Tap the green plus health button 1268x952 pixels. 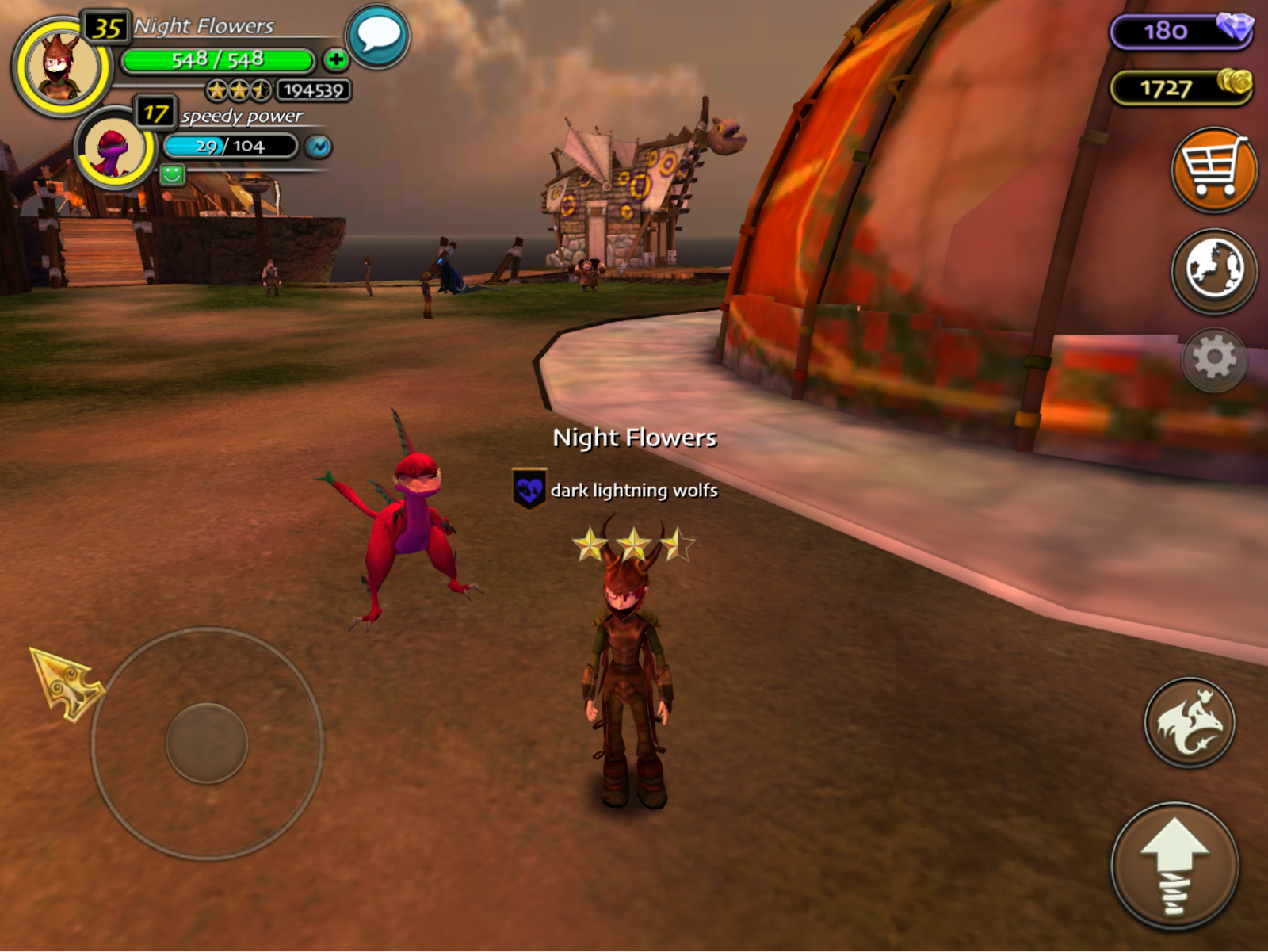click(336, 59)
